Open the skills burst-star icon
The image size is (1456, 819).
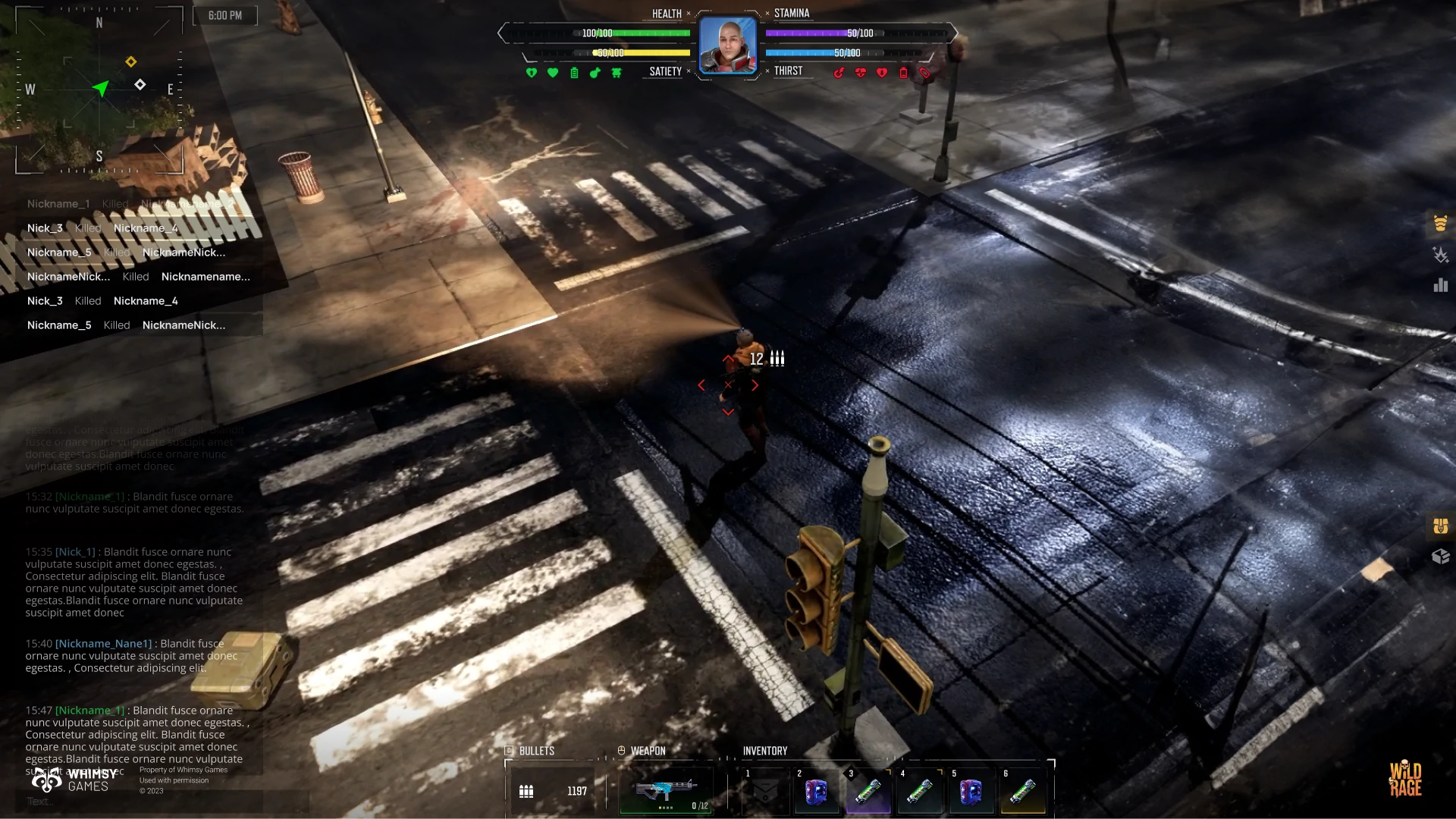(x=1440, y=255)
